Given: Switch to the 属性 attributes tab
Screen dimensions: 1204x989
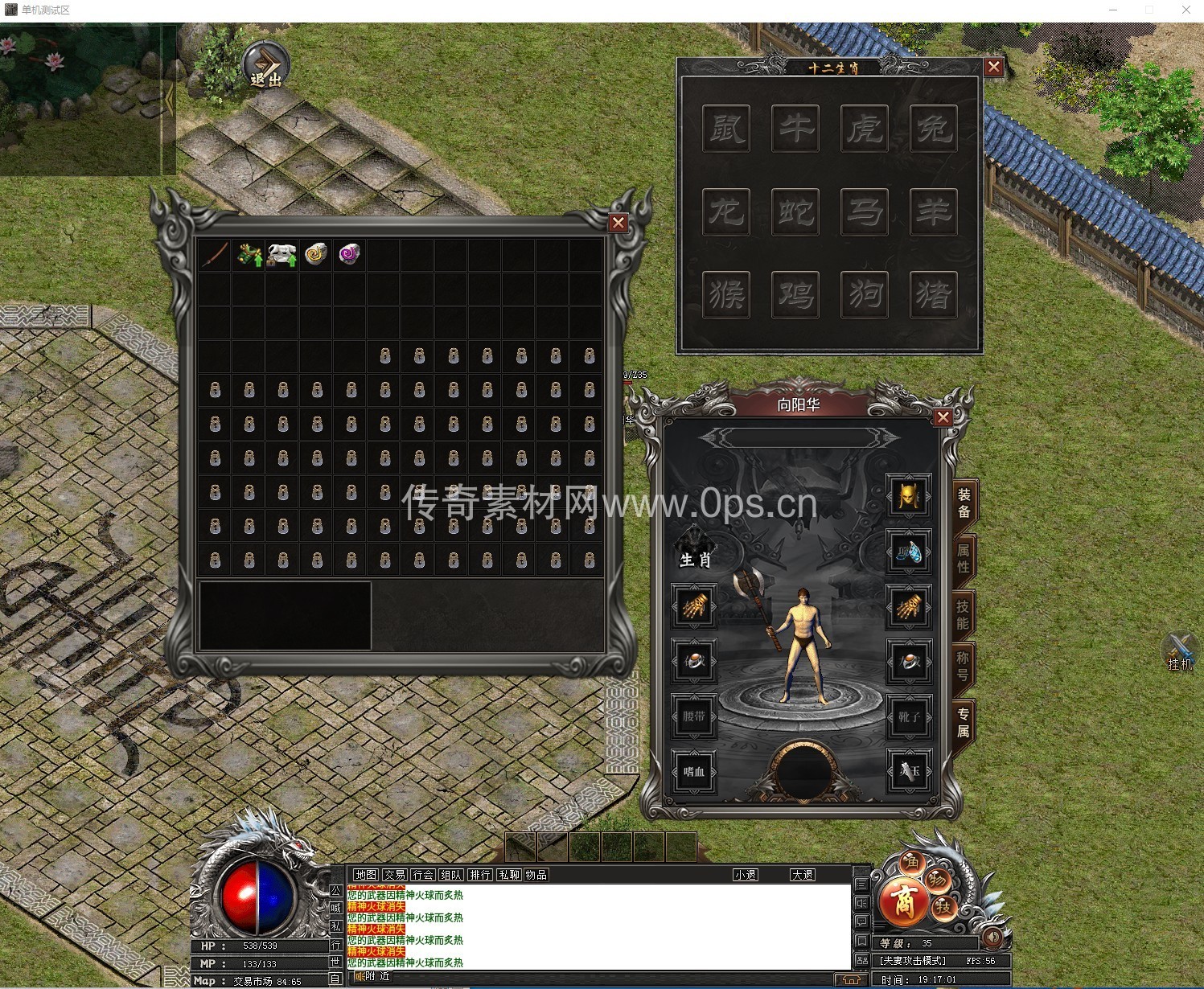Looking at the screenshot, I should [x=964, y=559].
